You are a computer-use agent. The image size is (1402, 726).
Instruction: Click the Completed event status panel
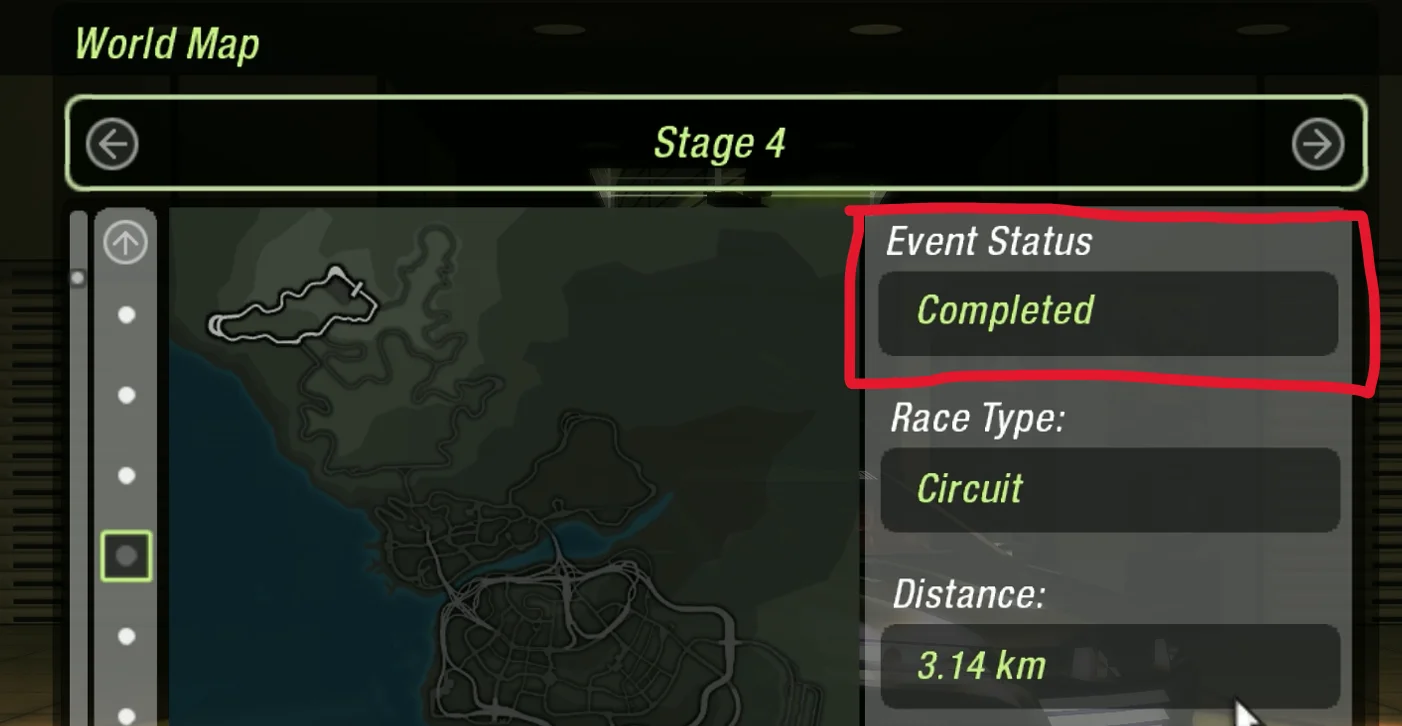(1108, 313)
